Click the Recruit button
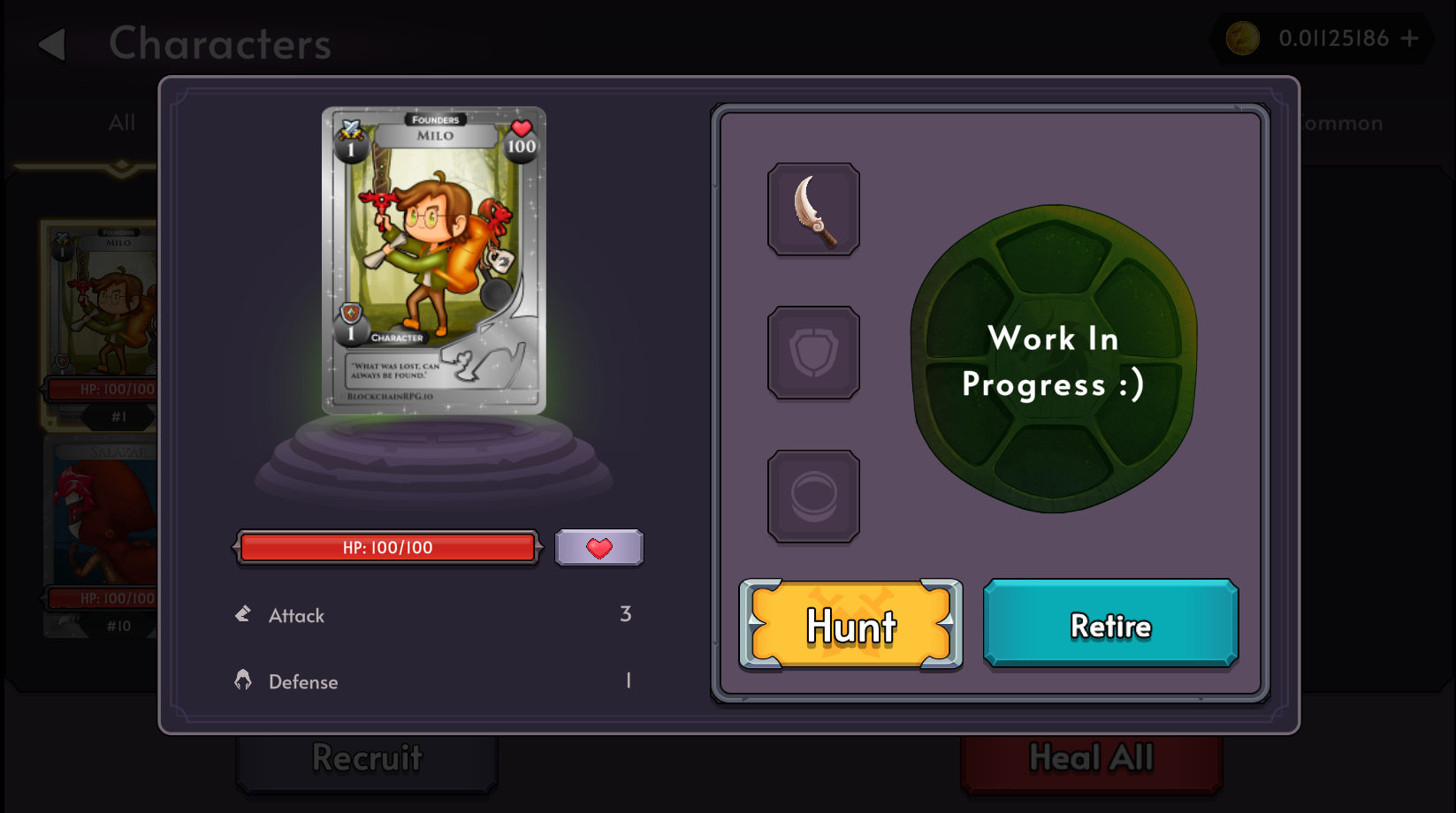Image resolution: width=1456 pixels, height=813 pixels. click(x=365, y=758)
